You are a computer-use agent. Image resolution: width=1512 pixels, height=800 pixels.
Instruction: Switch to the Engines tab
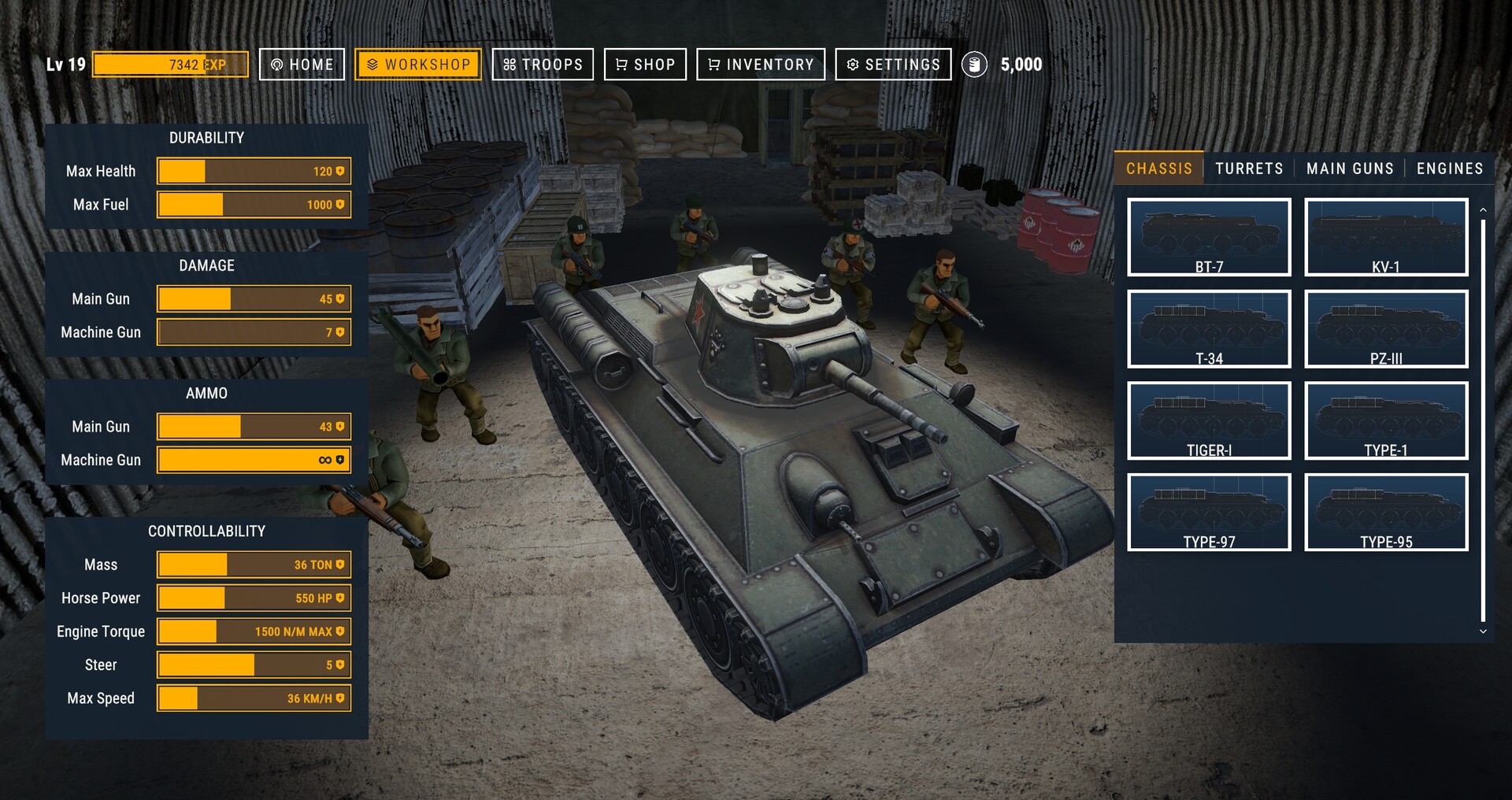click(1449, 168)
